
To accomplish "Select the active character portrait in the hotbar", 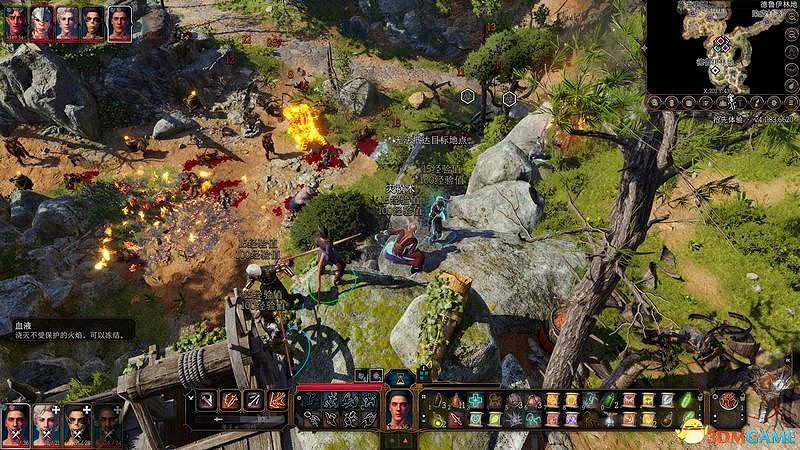I will click(x=400, y=409).
